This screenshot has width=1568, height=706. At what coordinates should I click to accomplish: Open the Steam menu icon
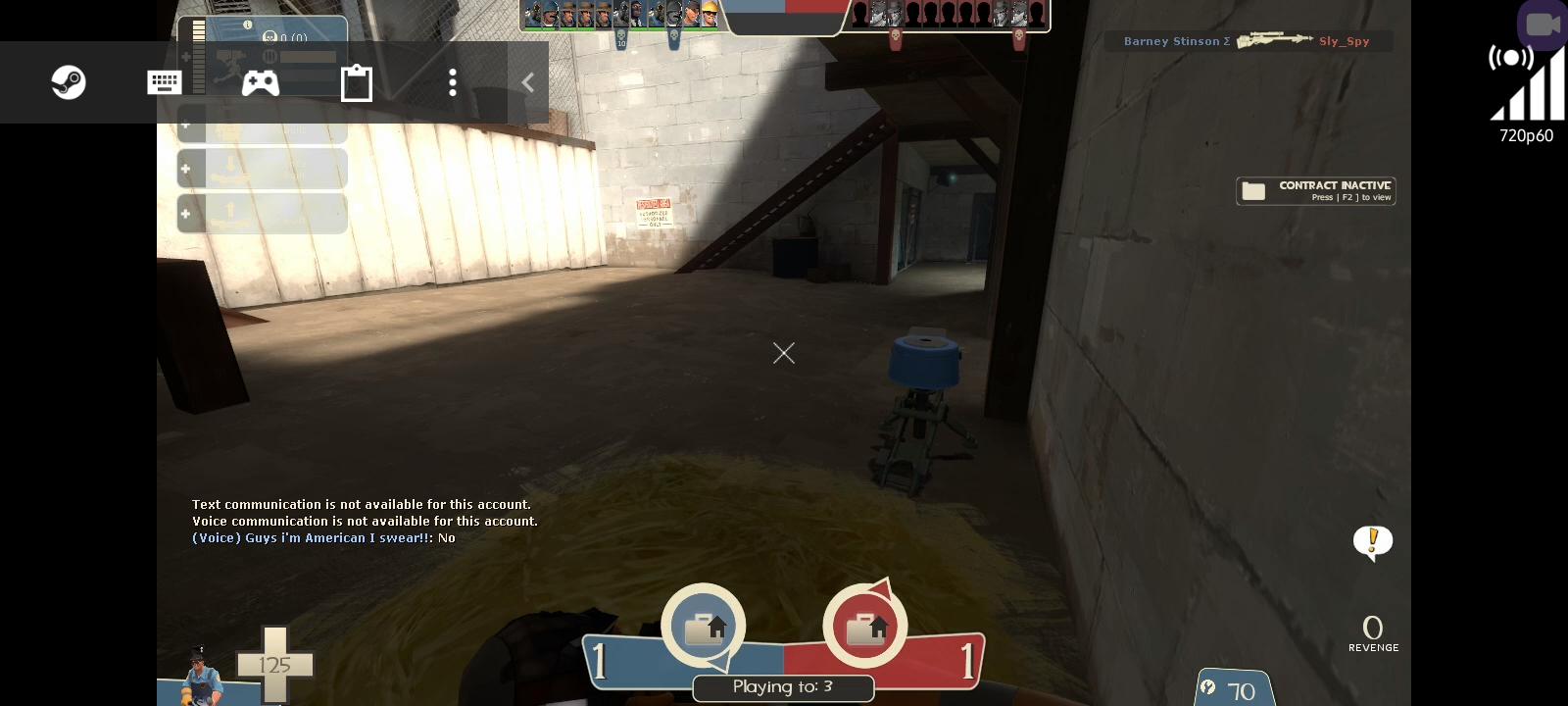point(68,82)
